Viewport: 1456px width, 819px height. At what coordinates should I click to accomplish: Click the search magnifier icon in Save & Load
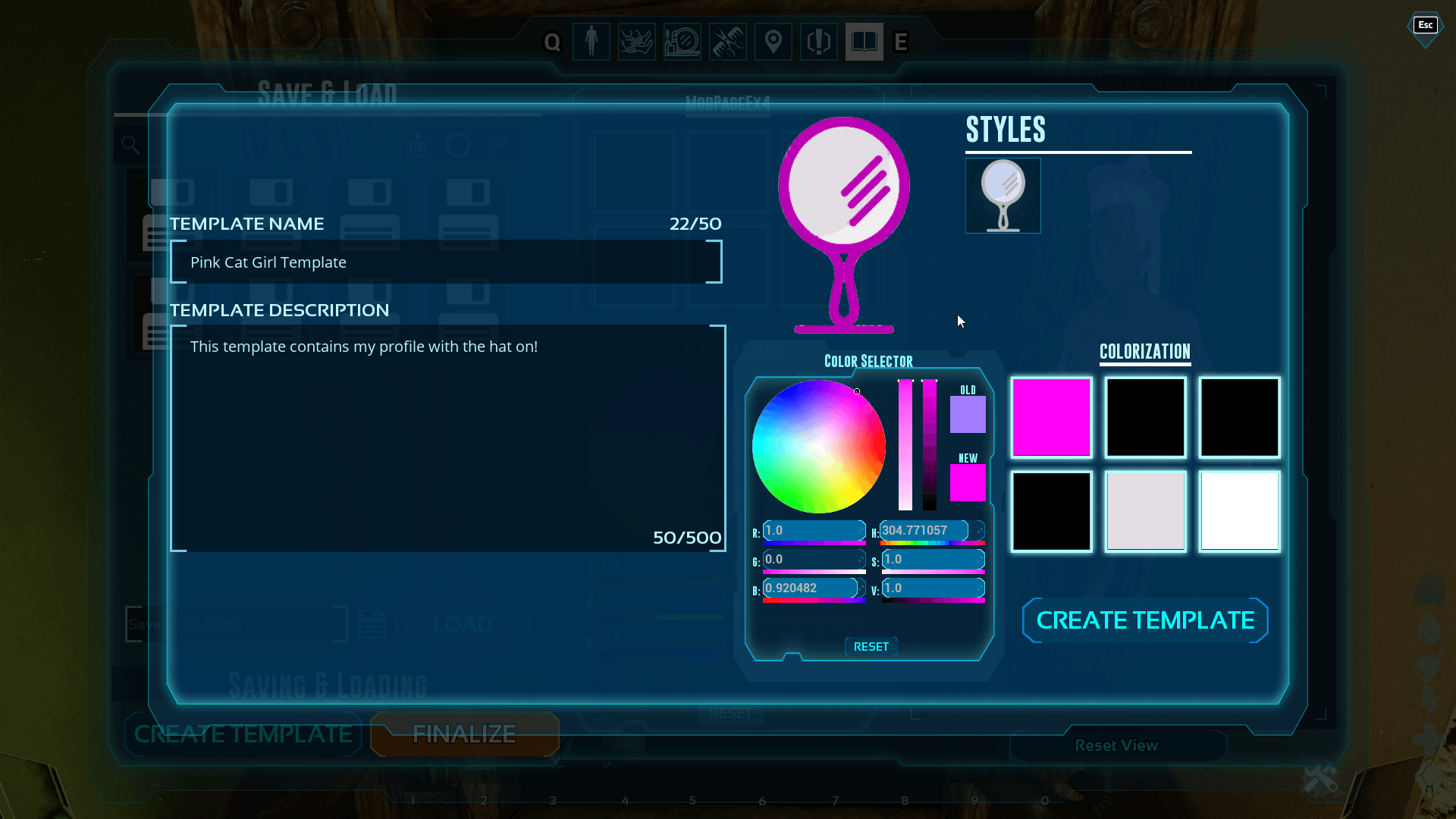(130, 143)
